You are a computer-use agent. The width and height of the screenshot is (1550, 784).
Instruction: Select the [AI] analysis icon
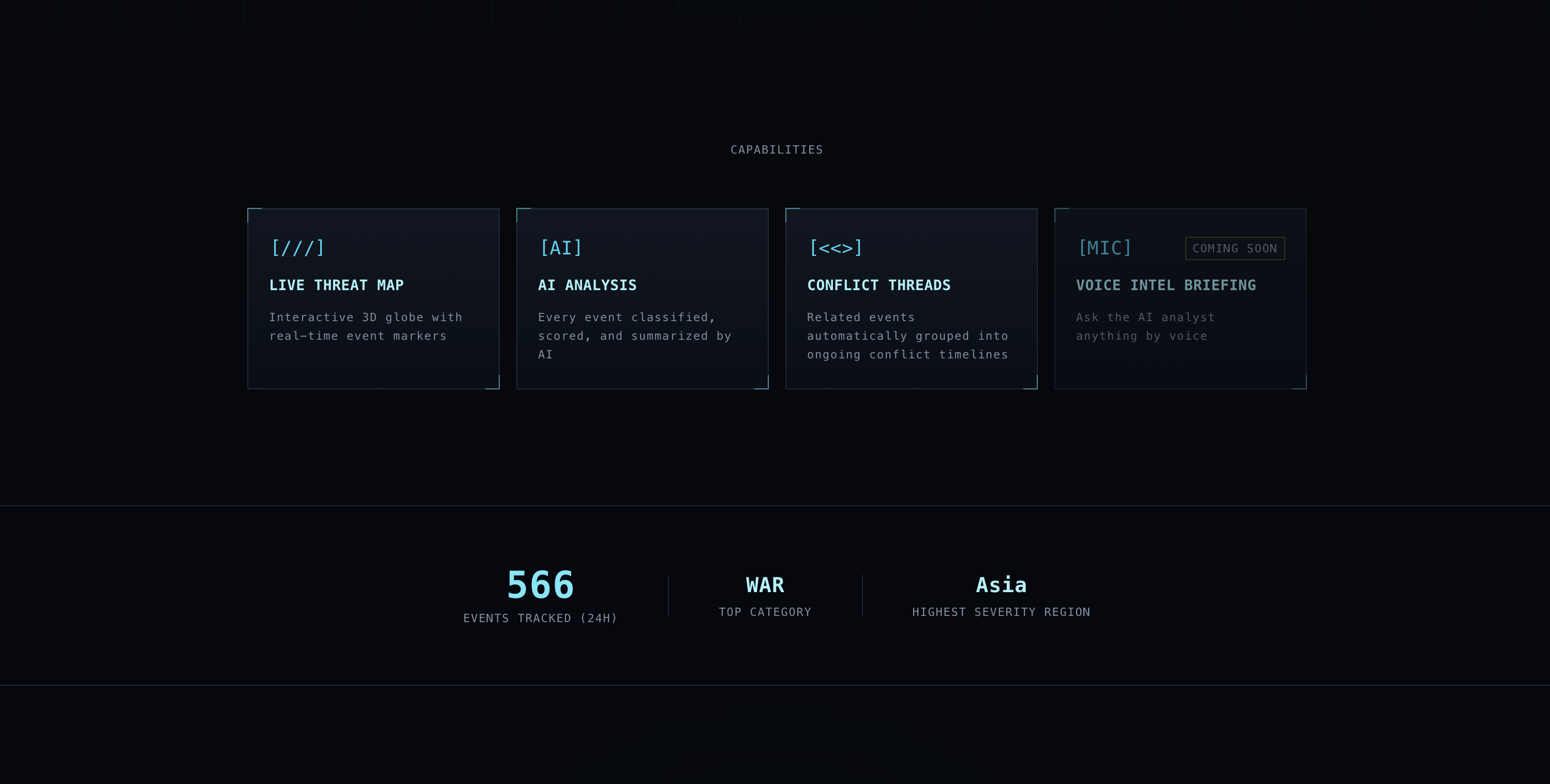pyautogui.click(x=560, y=247)
